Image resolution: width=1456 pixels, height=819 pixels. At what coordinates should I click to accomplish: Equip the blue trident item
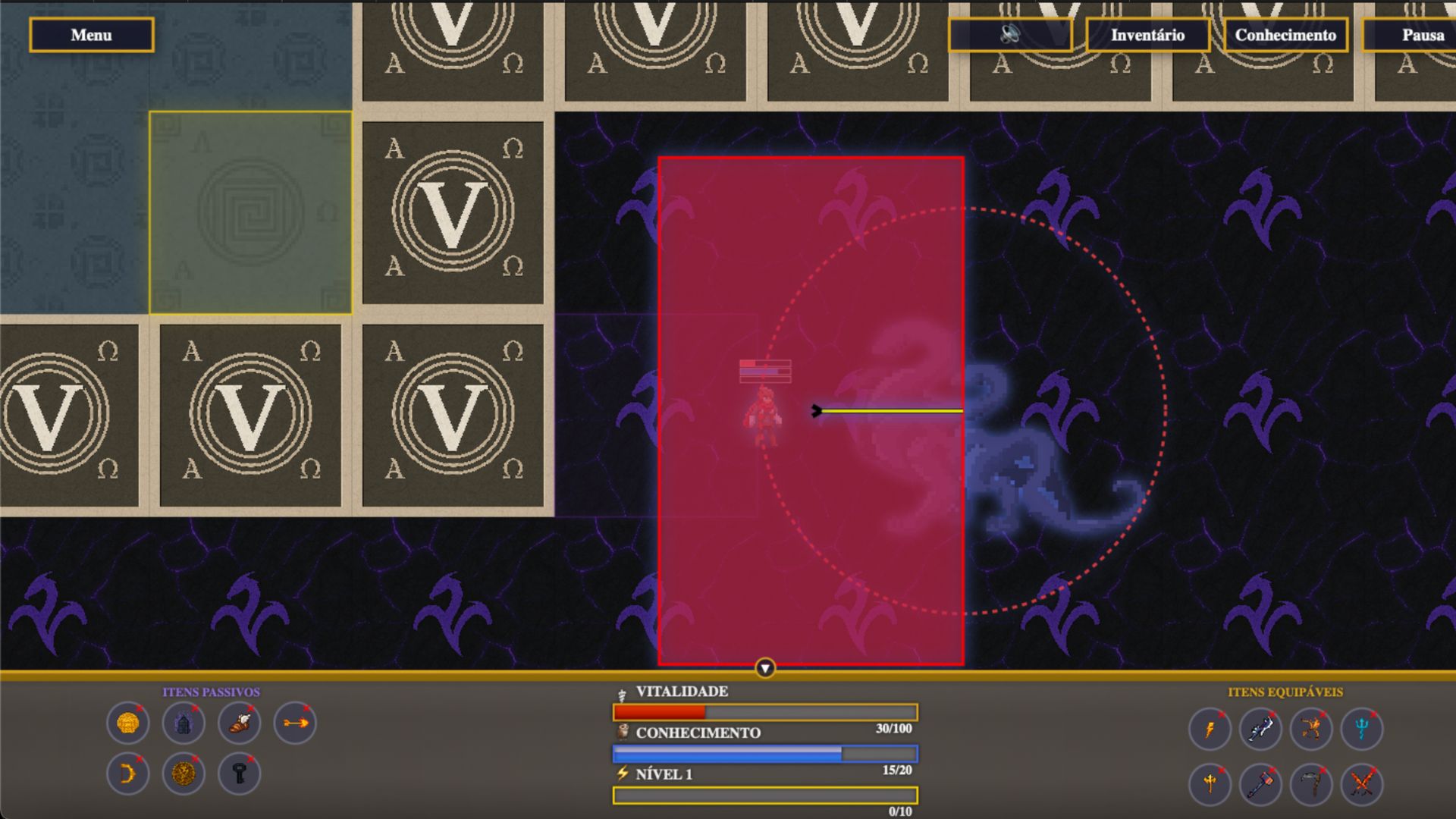tap(1362, 729)
